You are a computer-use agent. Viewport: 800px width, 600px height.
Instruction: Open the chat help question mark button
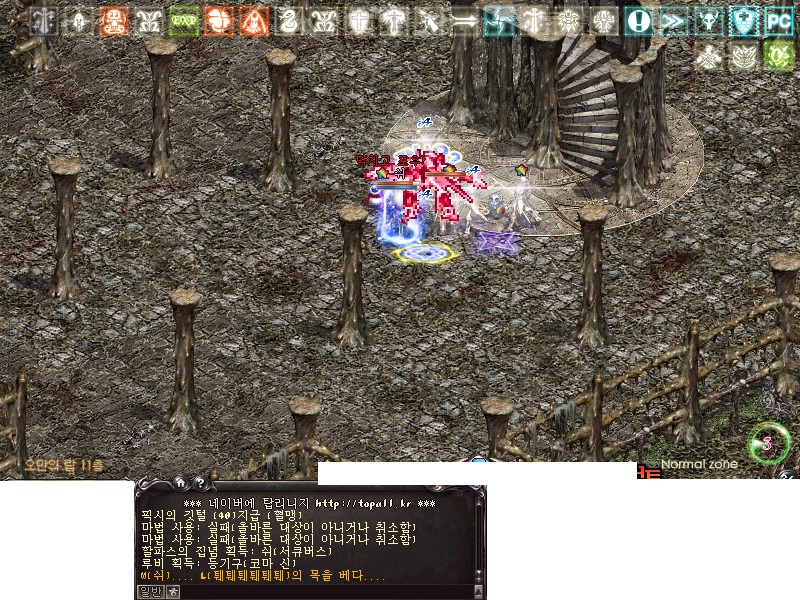pos(199,481)
